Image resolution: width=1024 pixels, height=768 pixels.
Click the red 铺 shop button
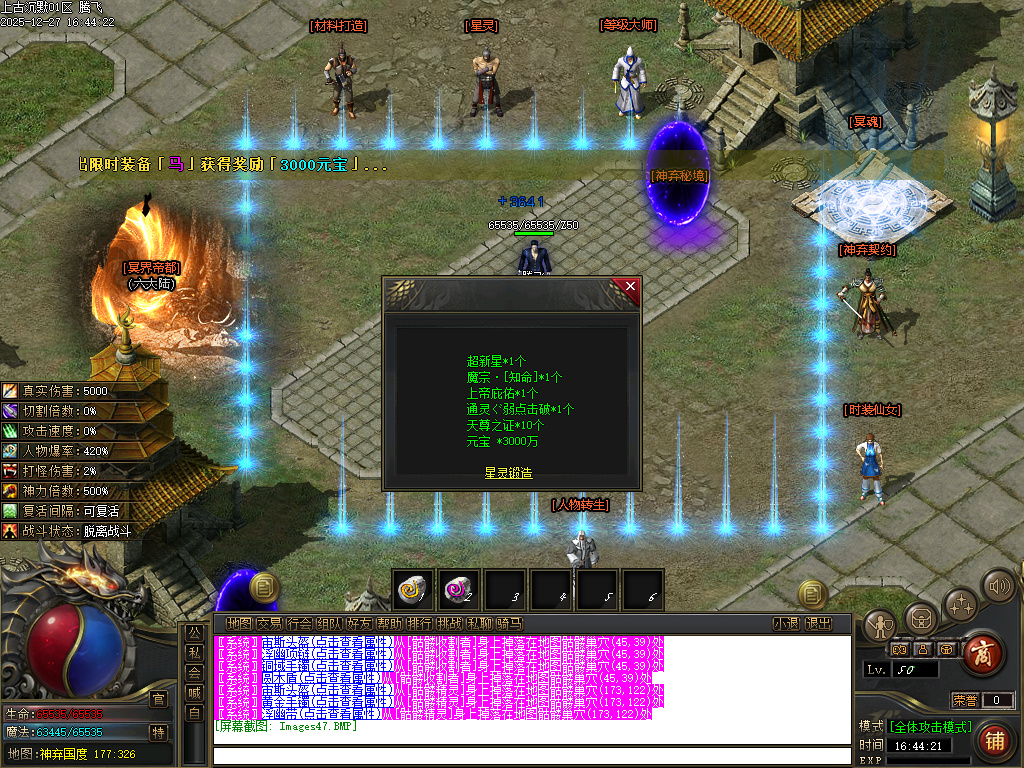(x=994, y=741)
